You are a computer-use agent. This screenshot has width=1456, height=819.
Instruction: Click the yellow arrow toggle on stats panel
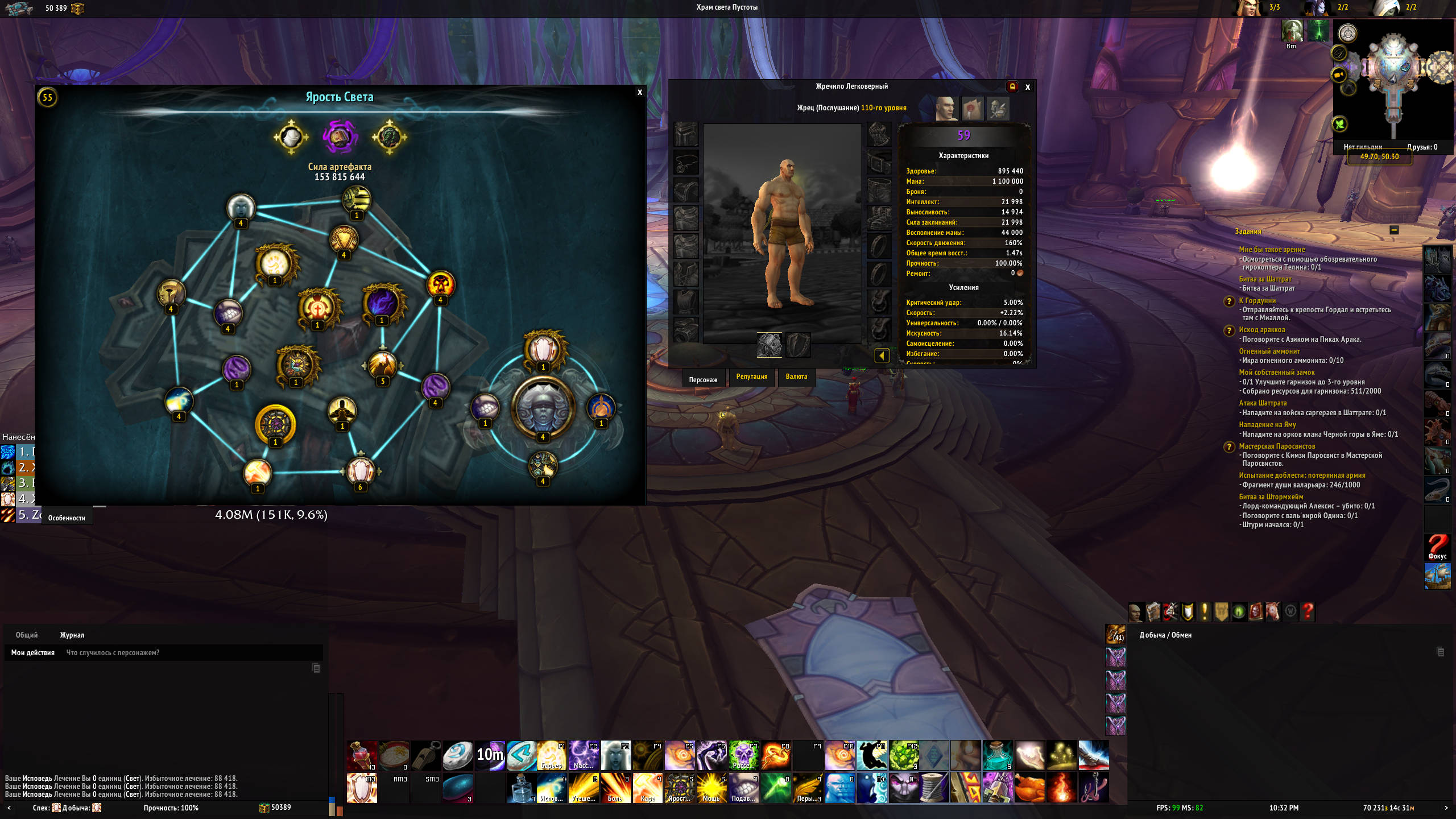[x=882, y=356]
